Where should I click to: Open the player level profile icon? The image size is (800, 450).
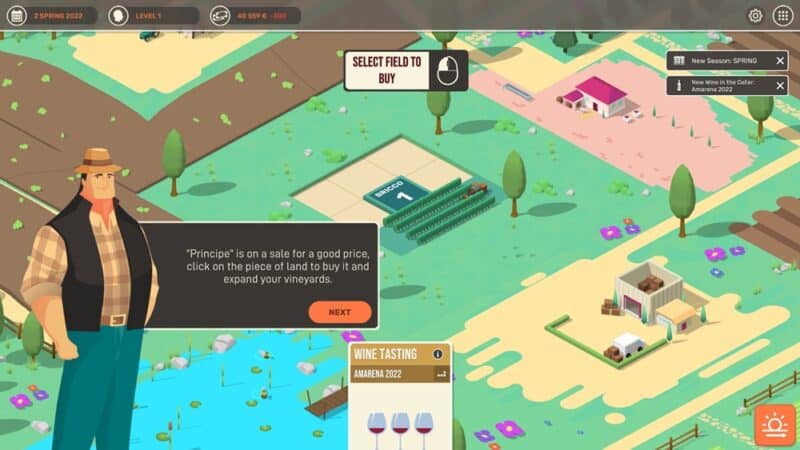click(118, 16)
